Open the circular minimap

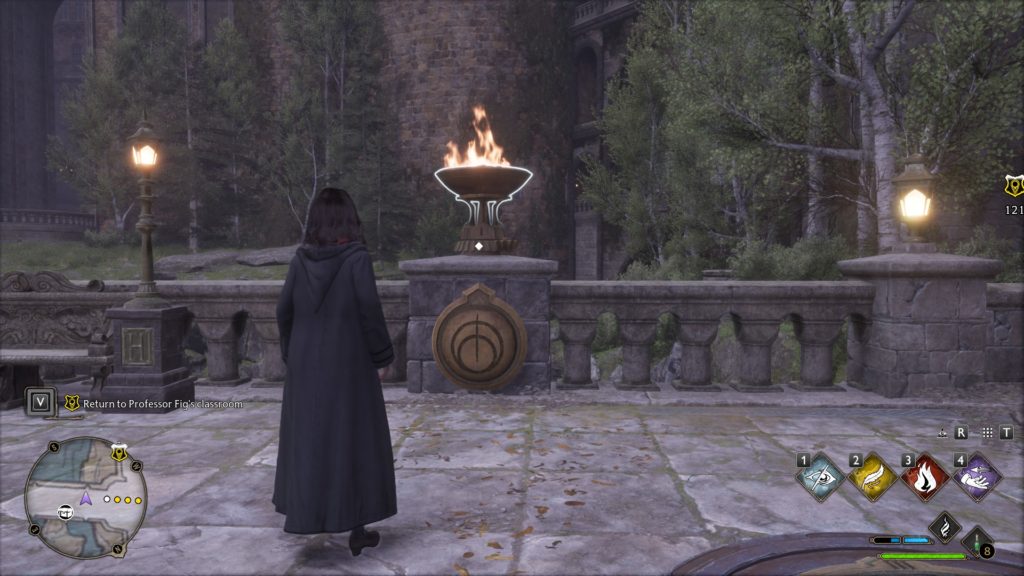[x=85, y=497]
